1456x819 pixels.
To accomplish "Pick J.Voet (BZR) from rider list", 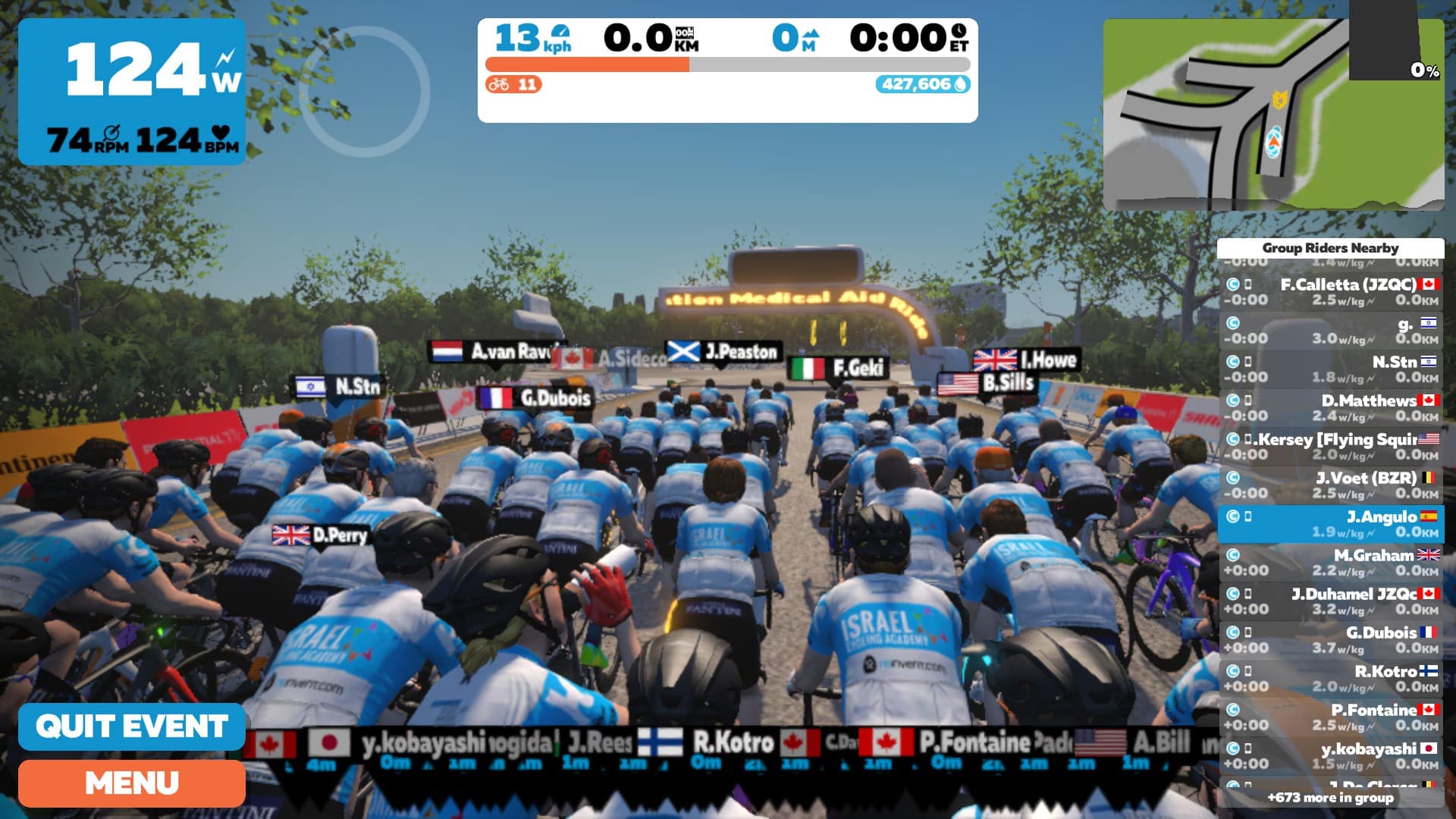I will (1331, 485).
